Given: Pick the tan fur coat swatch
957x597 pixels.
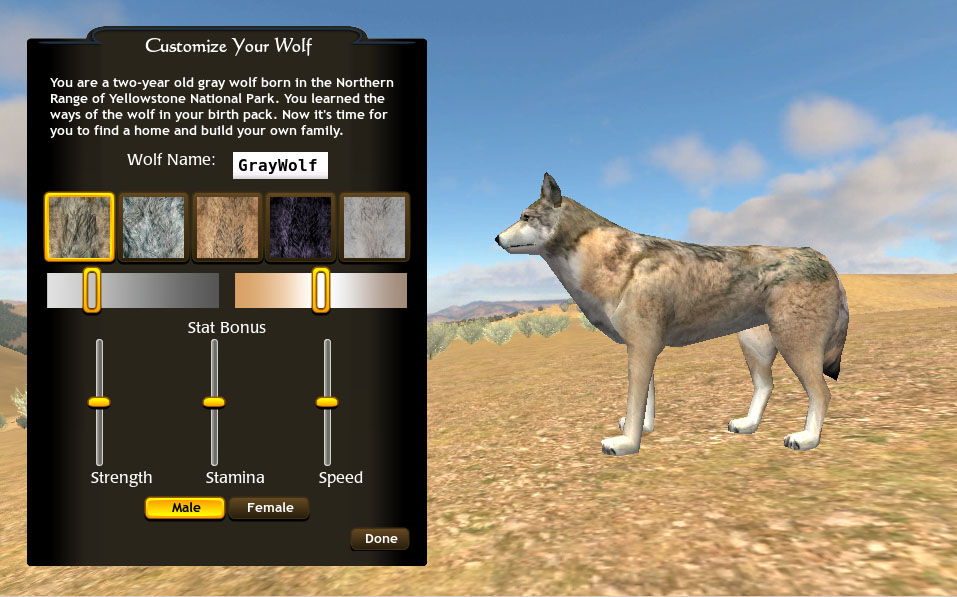Looking at the screenshot, I should (227, 227).
